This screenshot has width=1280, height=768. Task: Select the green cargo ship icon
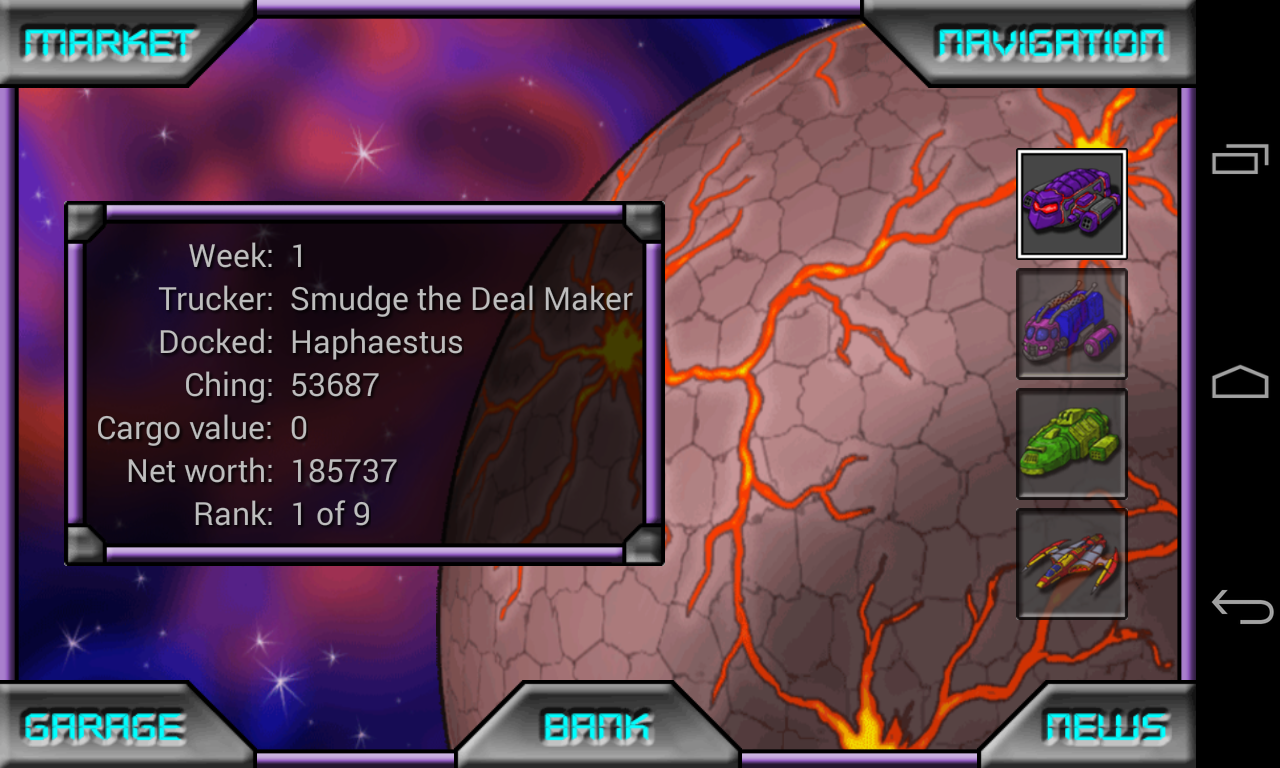[x=1071, y=443]
